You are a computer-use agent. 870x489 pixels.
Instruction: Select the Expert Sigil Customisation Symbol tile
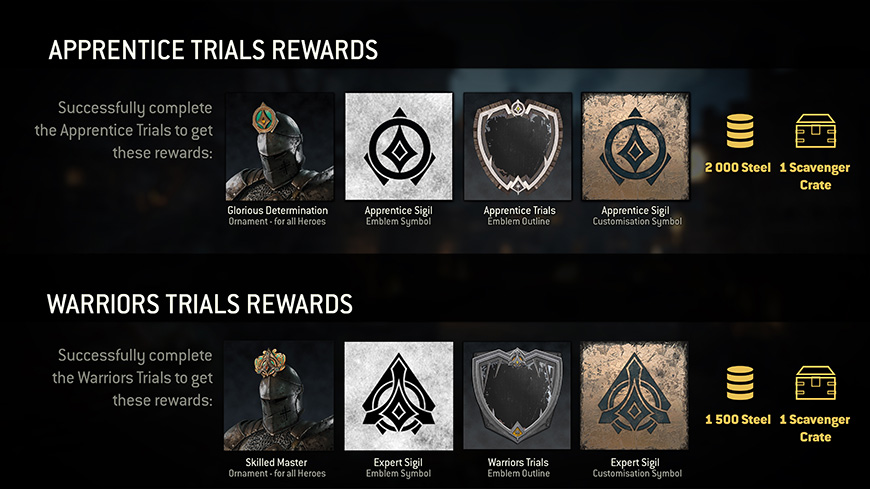click(x=635, y=395)
